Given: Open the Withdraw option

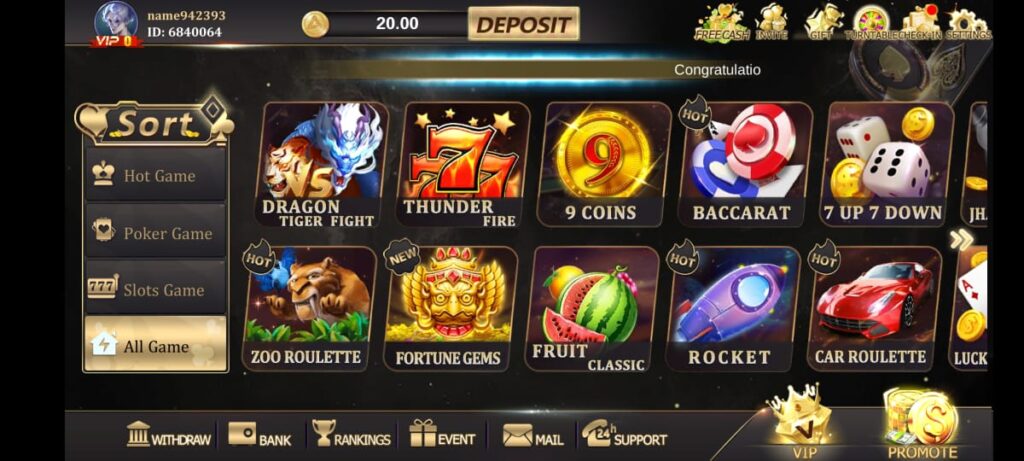Looking at the screenshot, I should point(168,436).
